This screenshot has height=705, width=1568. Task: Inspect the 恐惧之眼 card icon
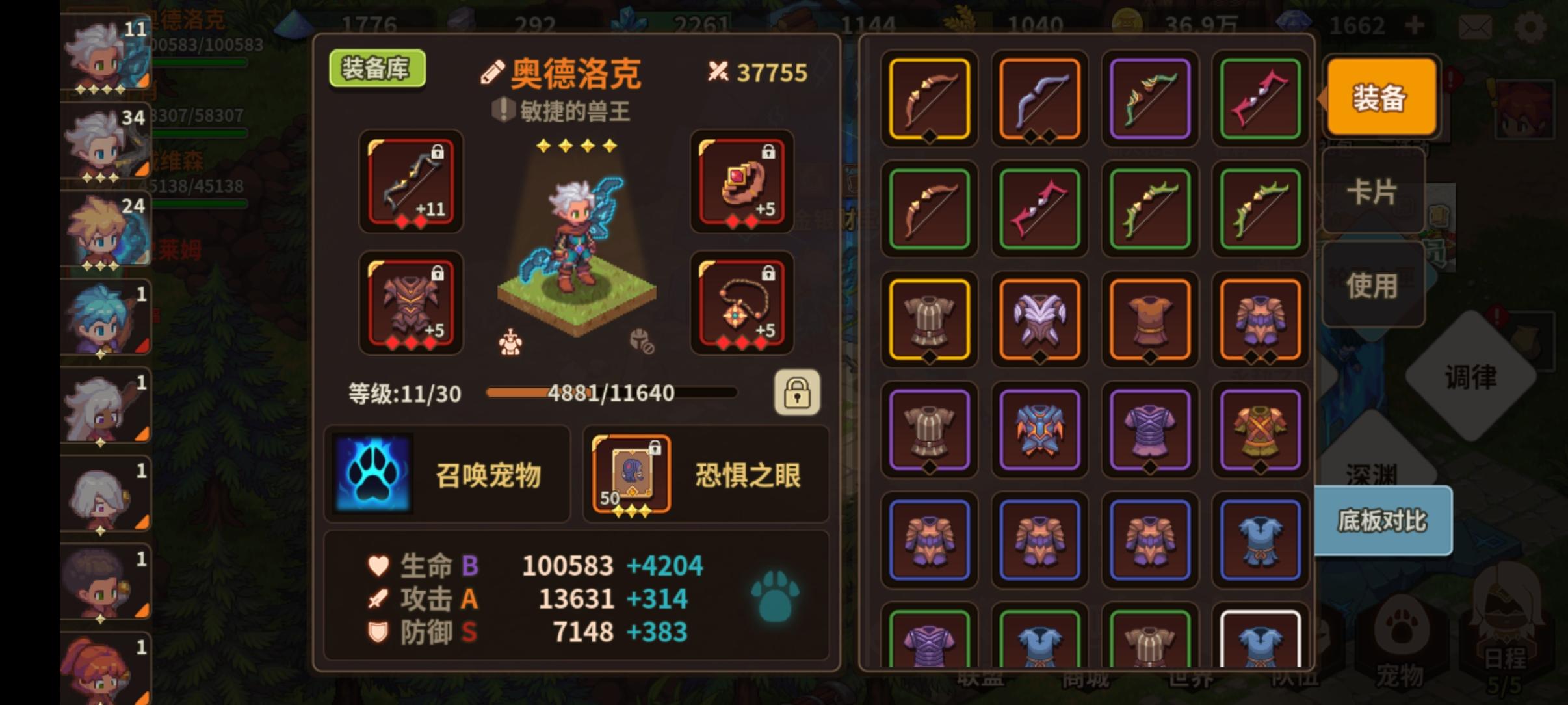pos(629,475)
